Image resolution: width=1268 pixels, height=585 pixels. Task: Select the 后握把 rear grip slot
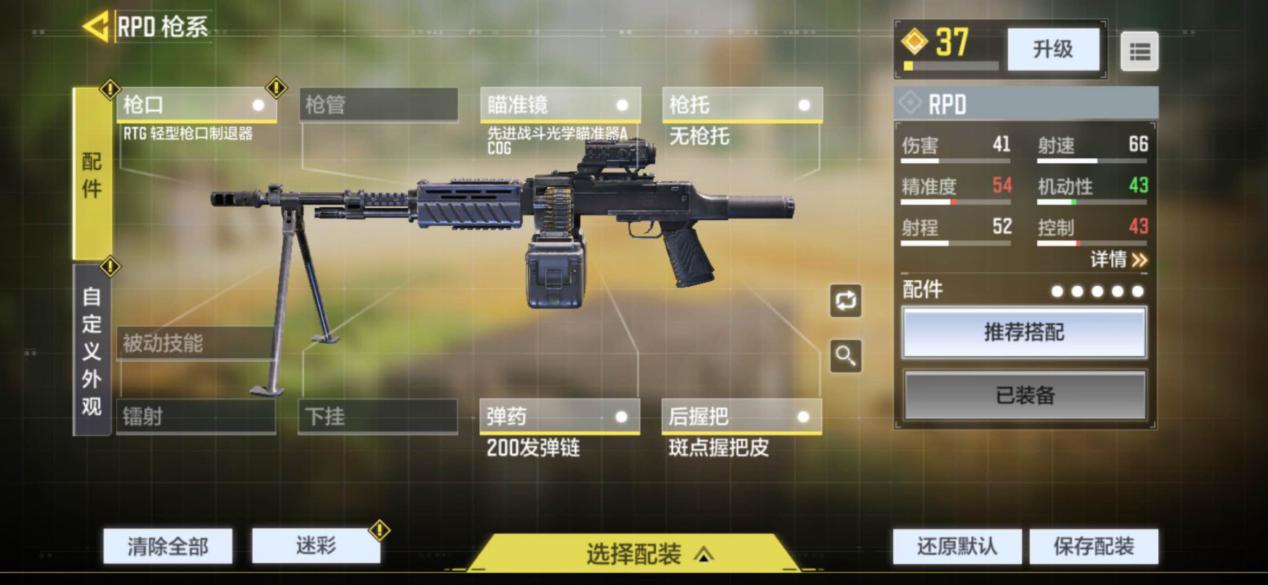[x=741, y=416]
